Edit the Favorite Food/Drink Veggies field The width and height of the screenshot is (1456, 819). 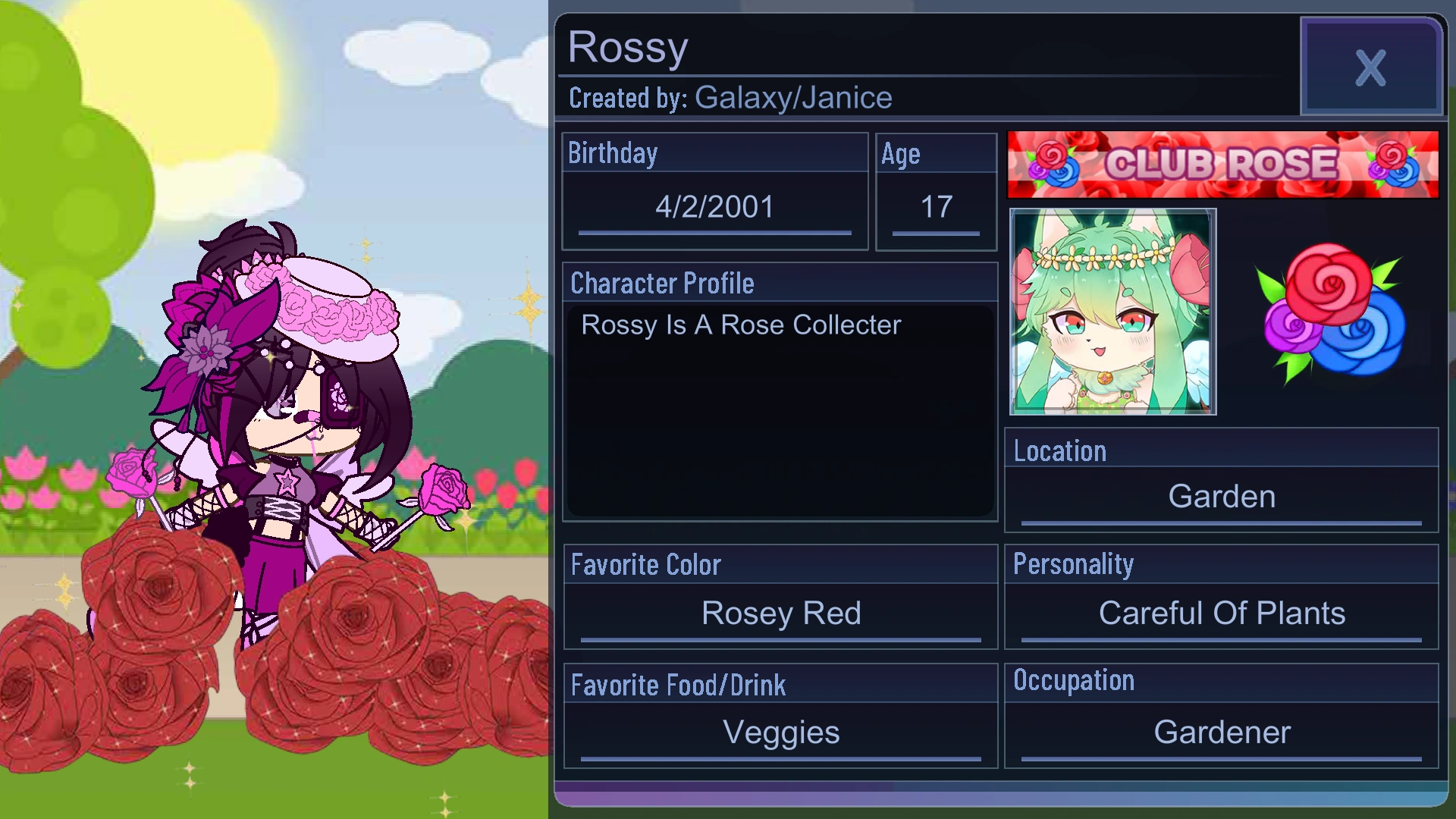pyautogui.click(x=781, y=732)
